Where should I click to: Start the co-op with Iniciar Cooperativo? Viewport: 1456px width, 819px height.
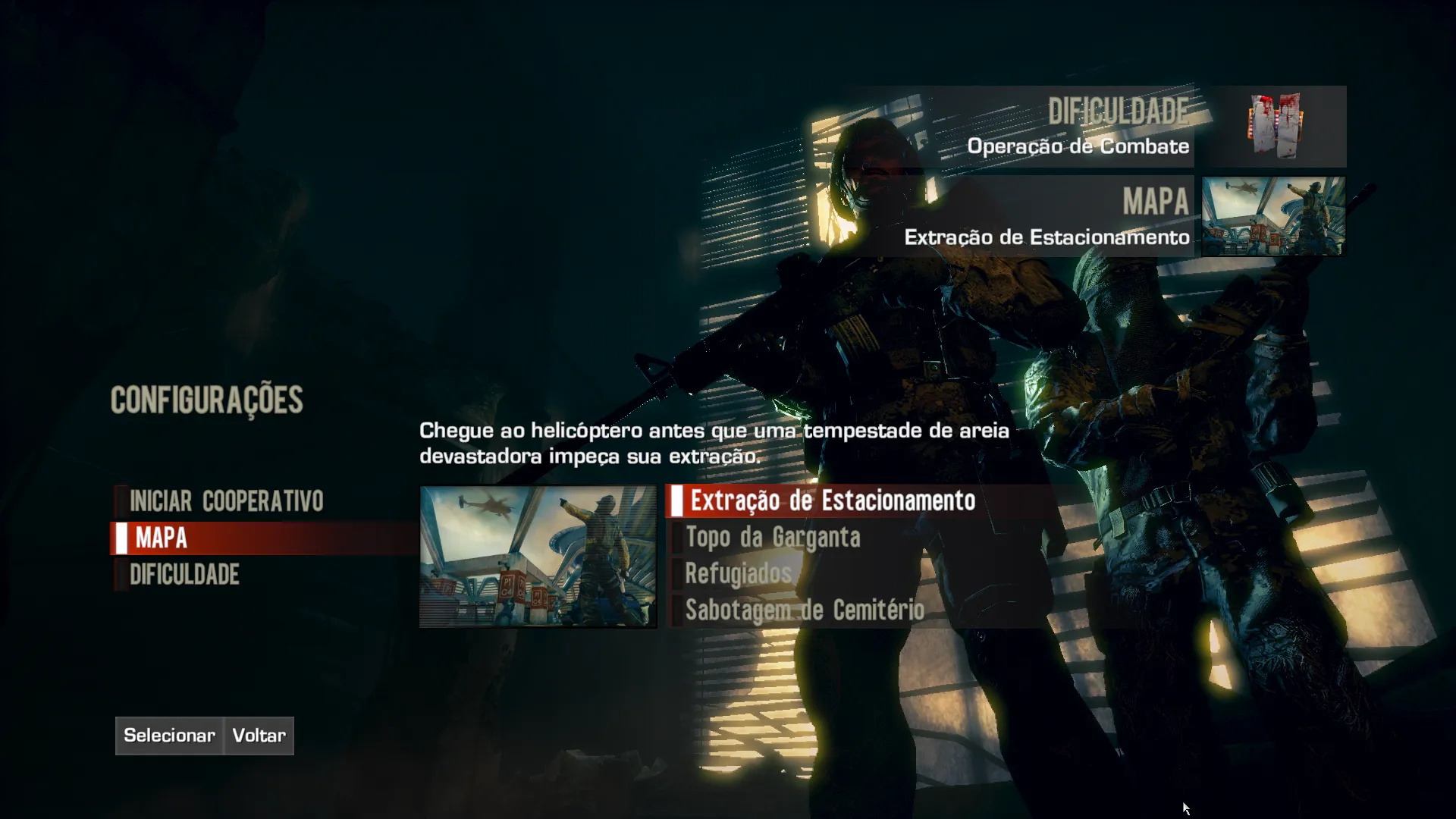click(226, 501)
